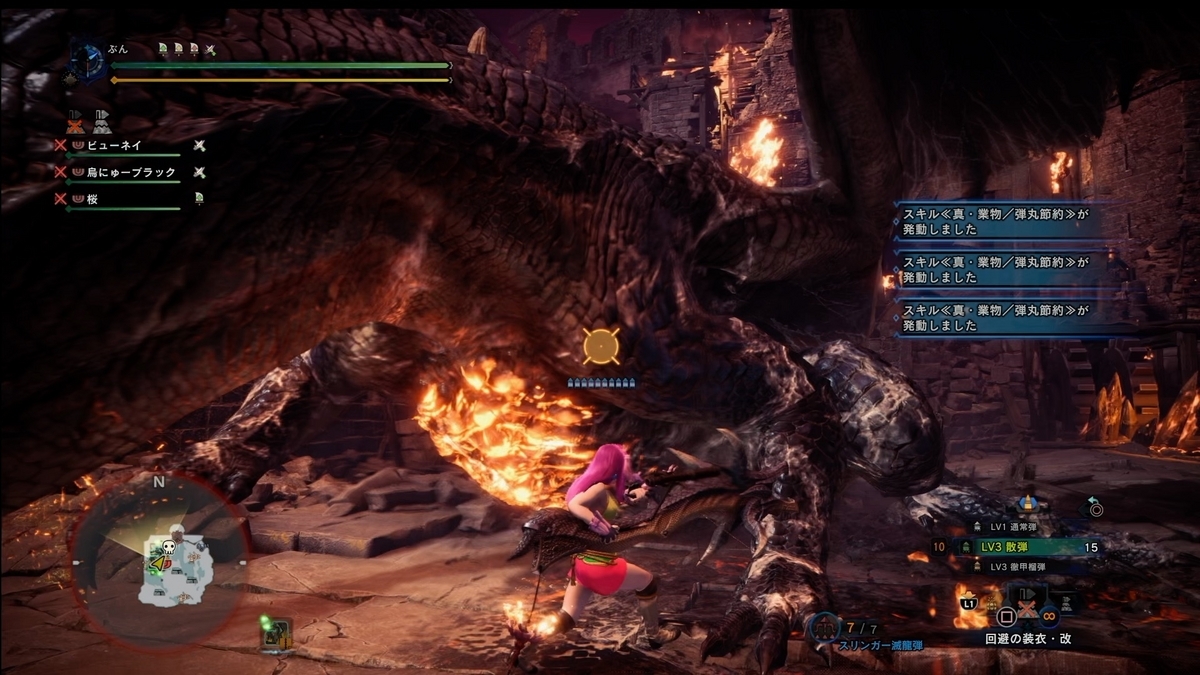This screenshot has height=675, width=1200.
Task: Open the circular minimap
Action: click(x=160, y=560)
